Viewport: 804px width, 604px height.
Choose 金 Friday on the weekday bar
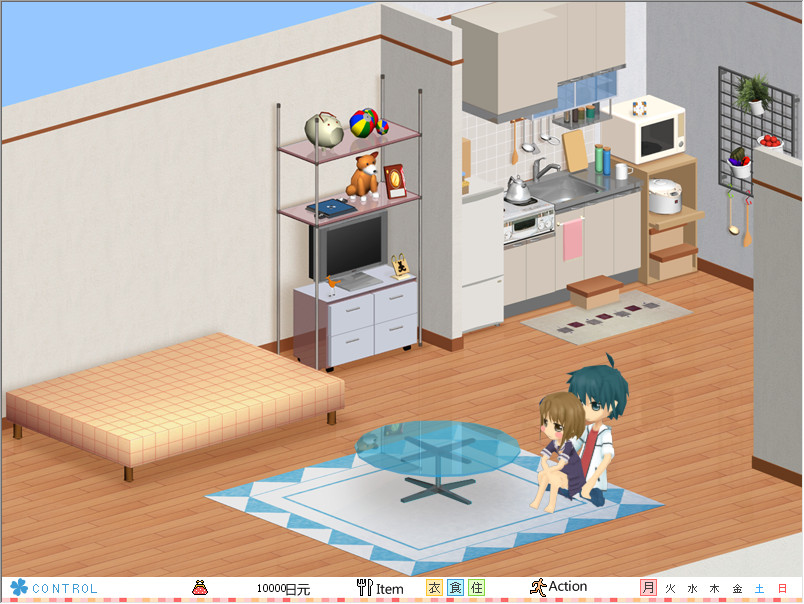738,588
